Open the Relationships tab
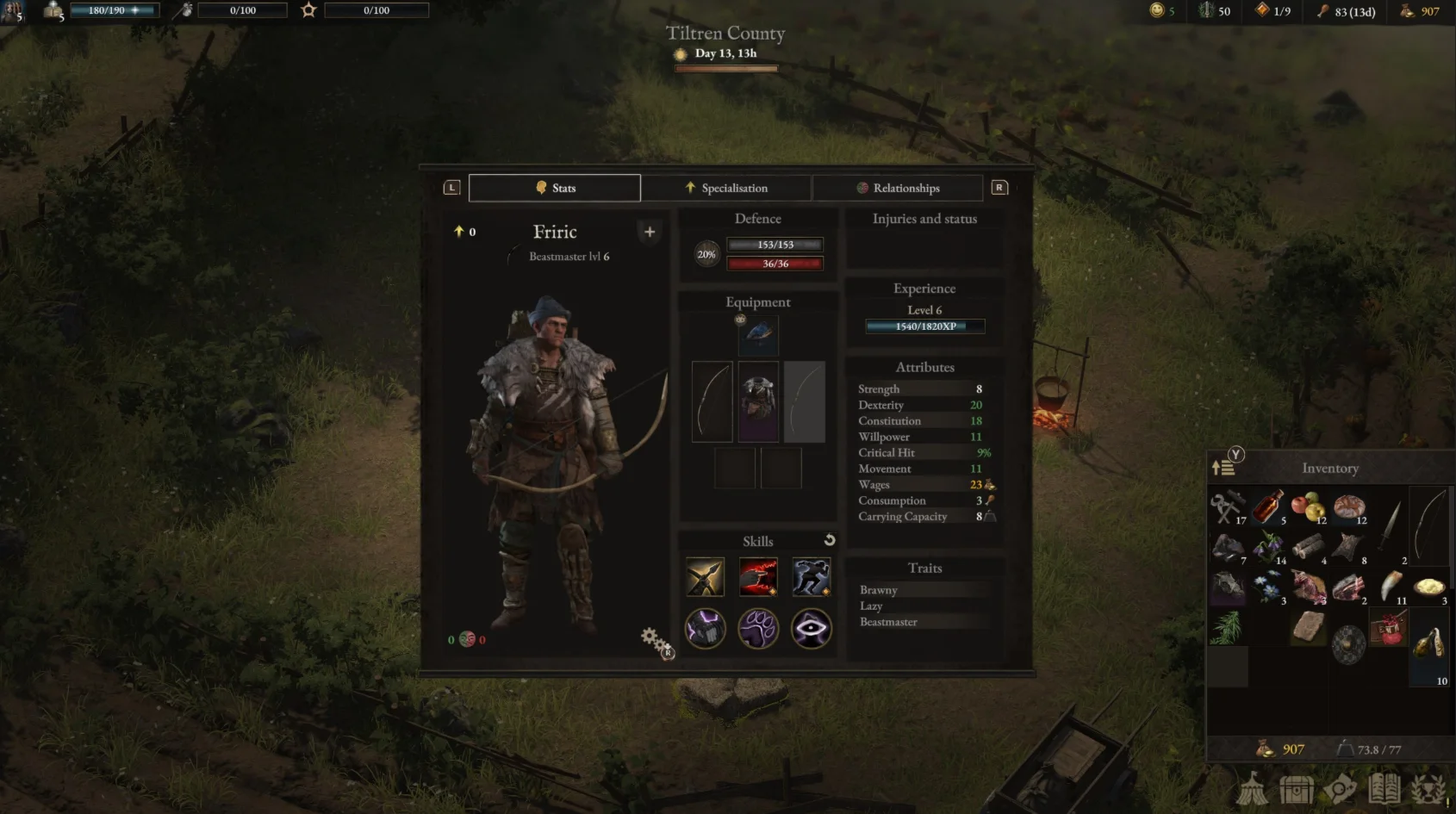 [897, 188]
